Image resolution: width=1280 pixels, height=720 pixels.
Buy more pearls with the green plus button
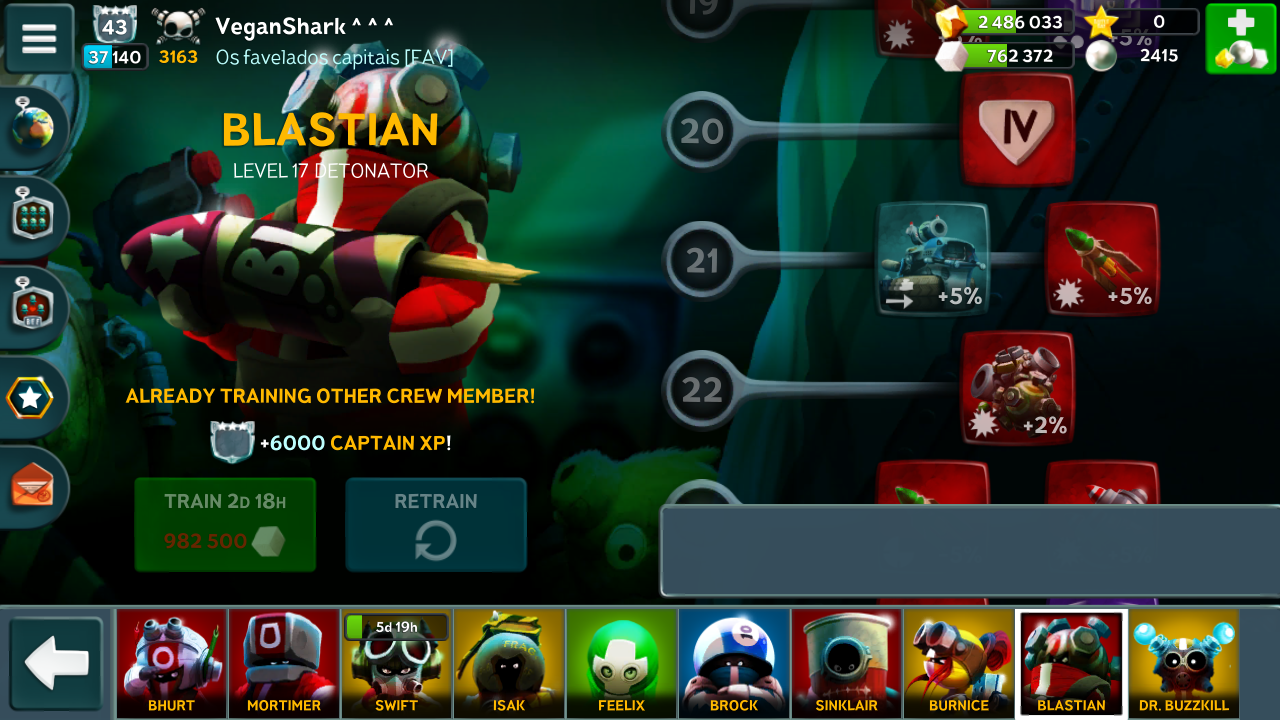pyautogui.click(x=1240, y=38)
